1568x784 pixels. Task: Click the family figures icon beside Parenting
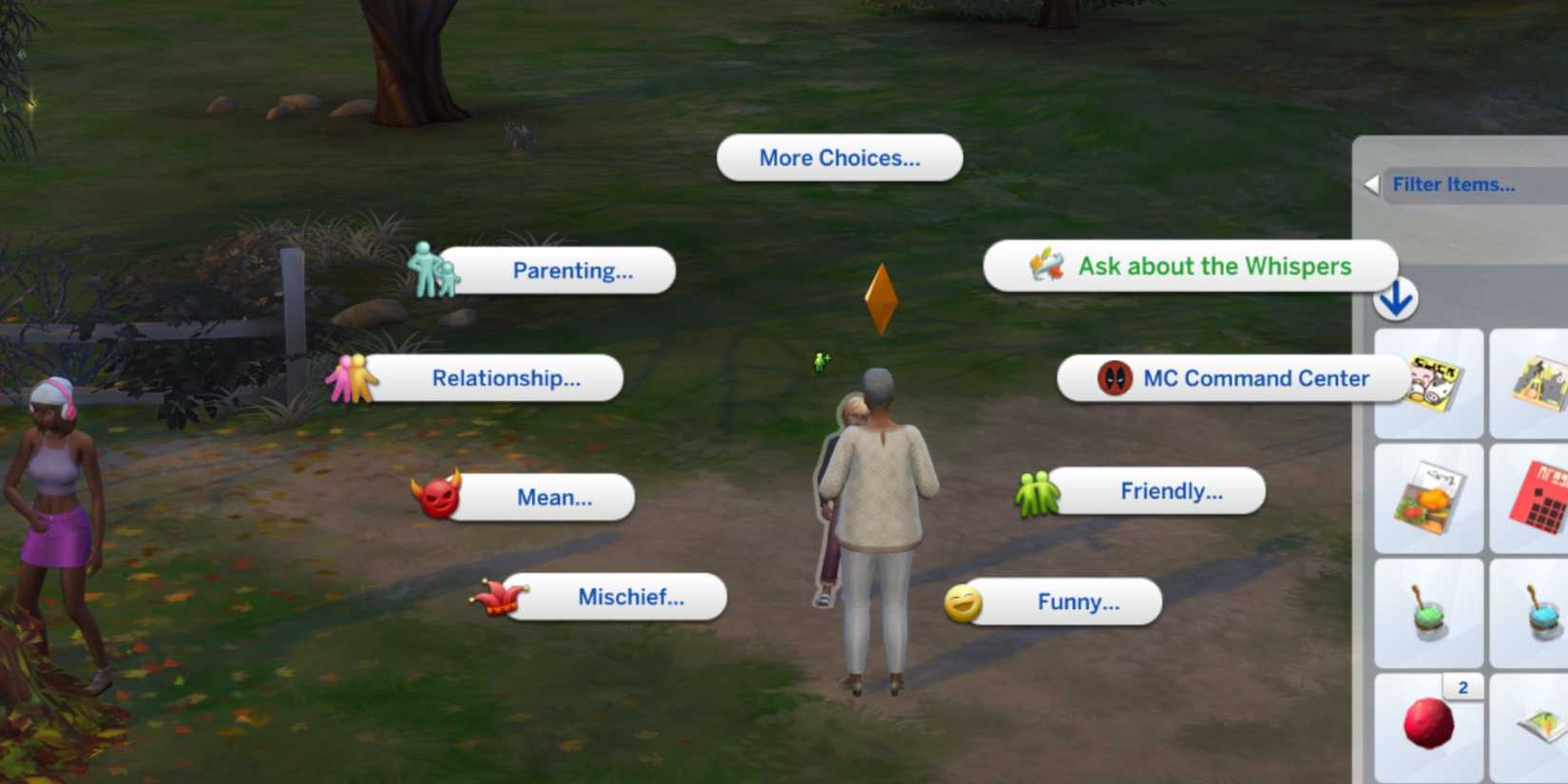click(x=430, y=271)
